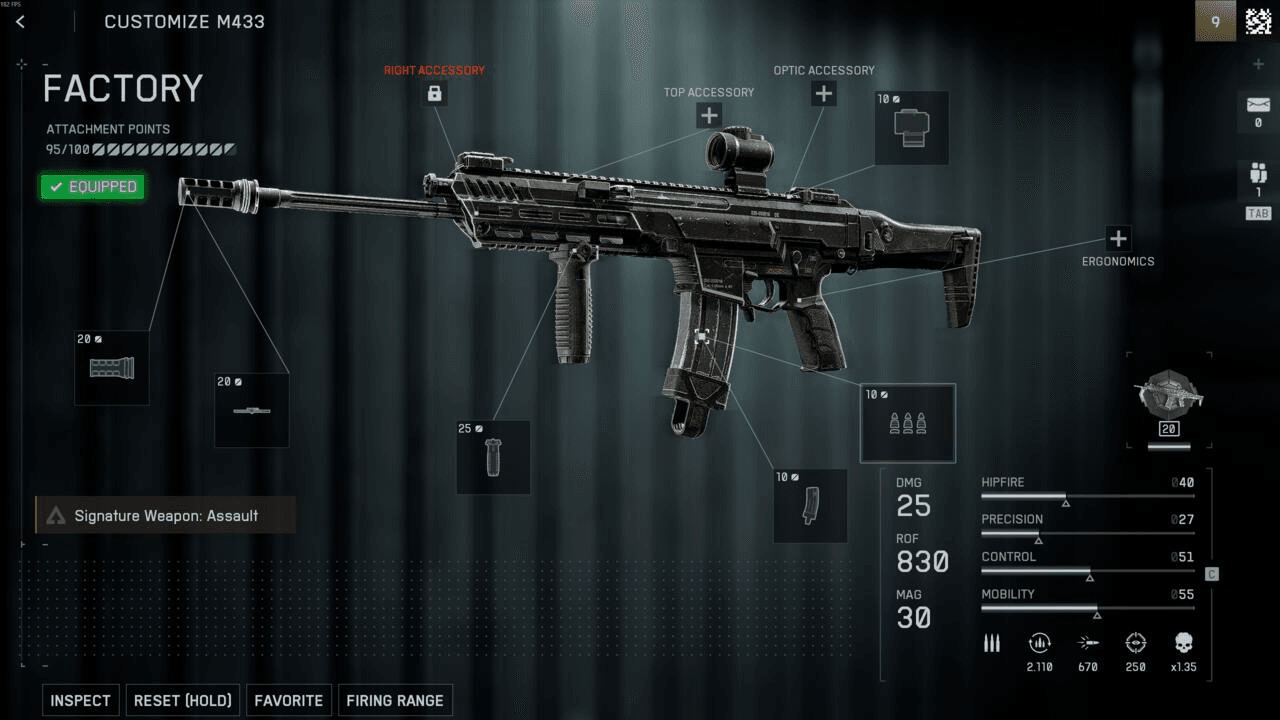Viewport: 1280px width, 720px height.
Task: Add an Ergonomics attachment
Action: [x=1118, y=239]
